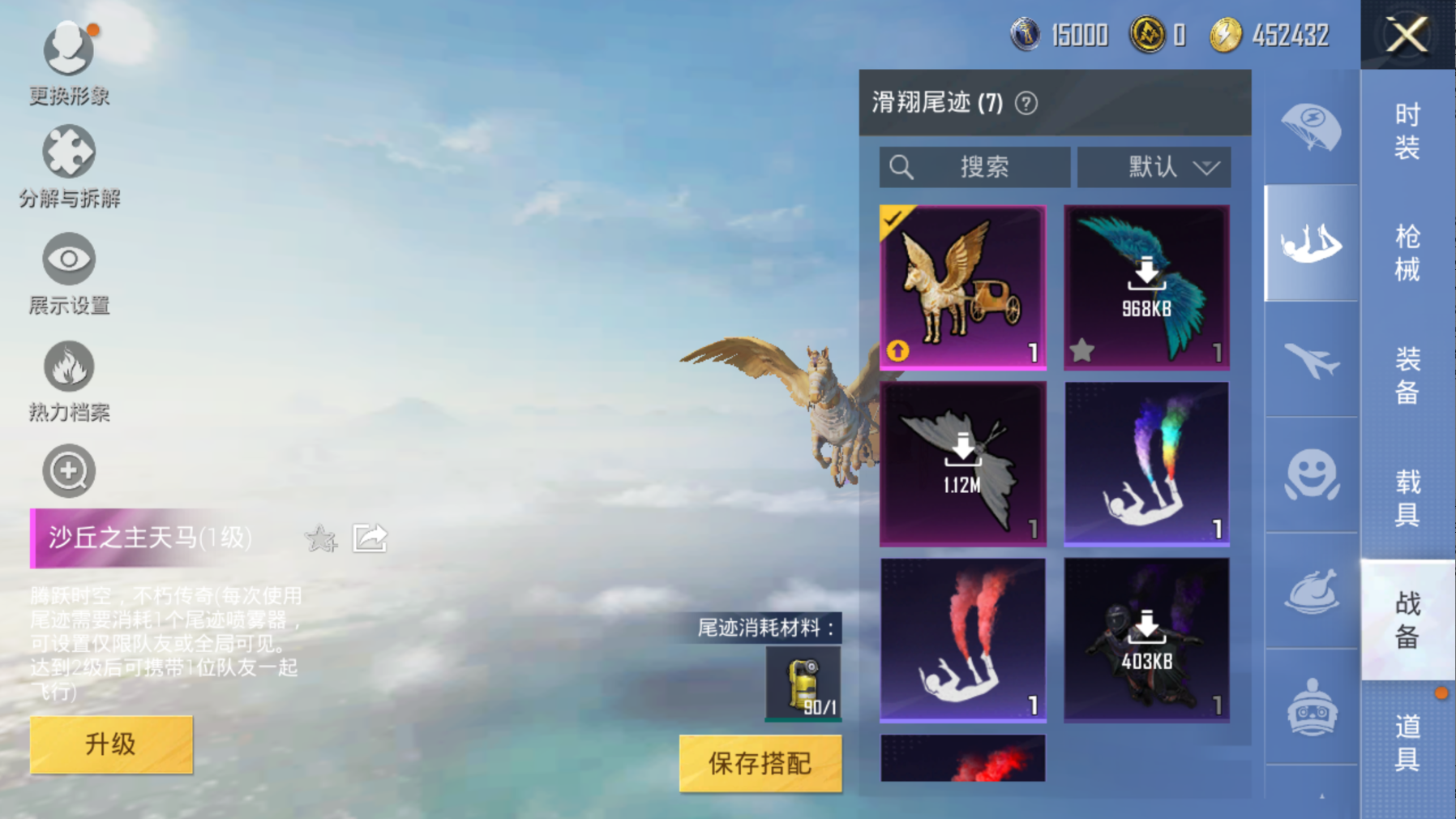This screenshot has width=1456, height=819.
Task: Save the loadout with 保存搭配
Action: click(760, 763)
